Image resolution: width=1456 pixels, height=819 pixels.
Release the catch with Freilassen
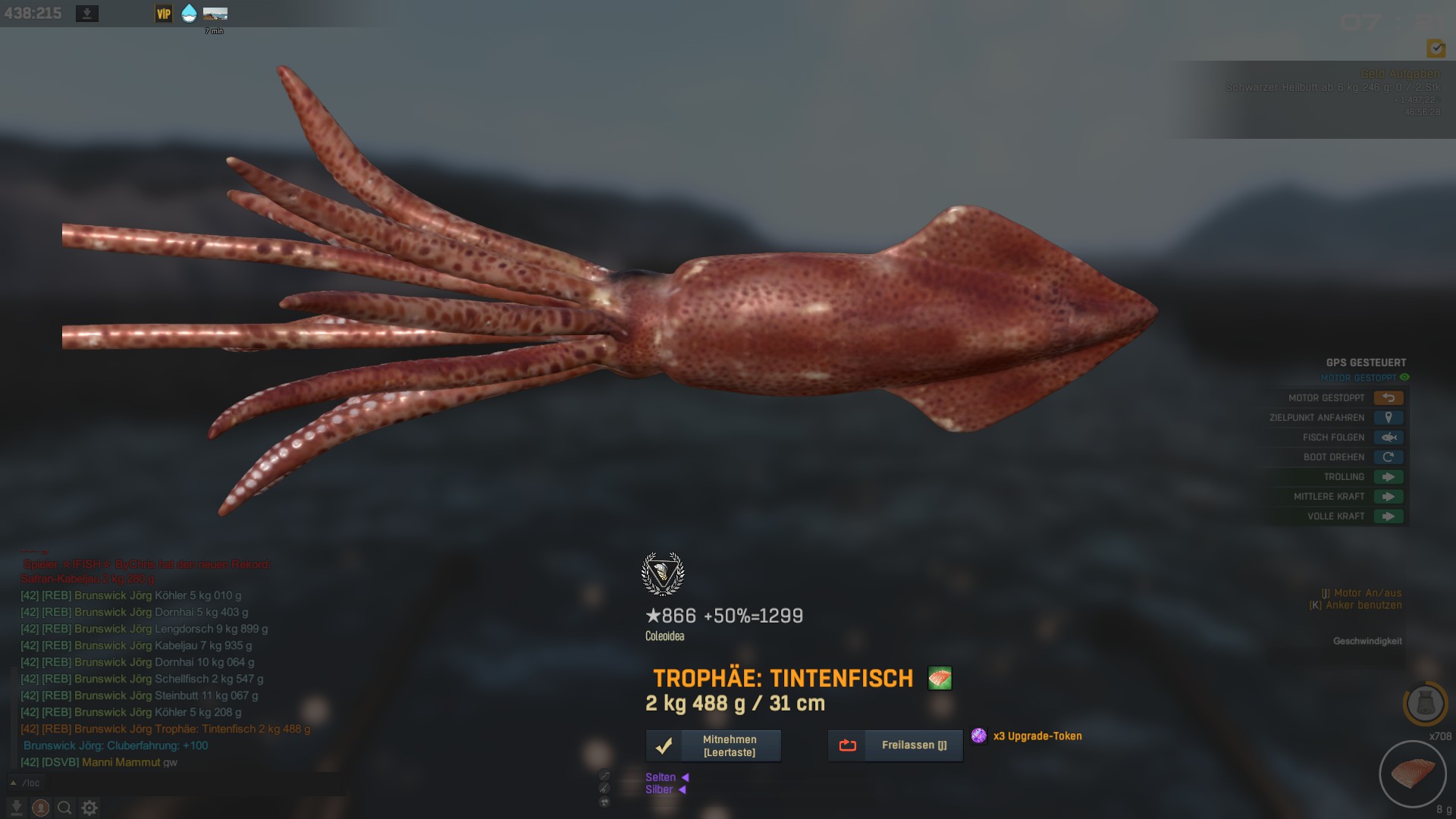point(895,746)
